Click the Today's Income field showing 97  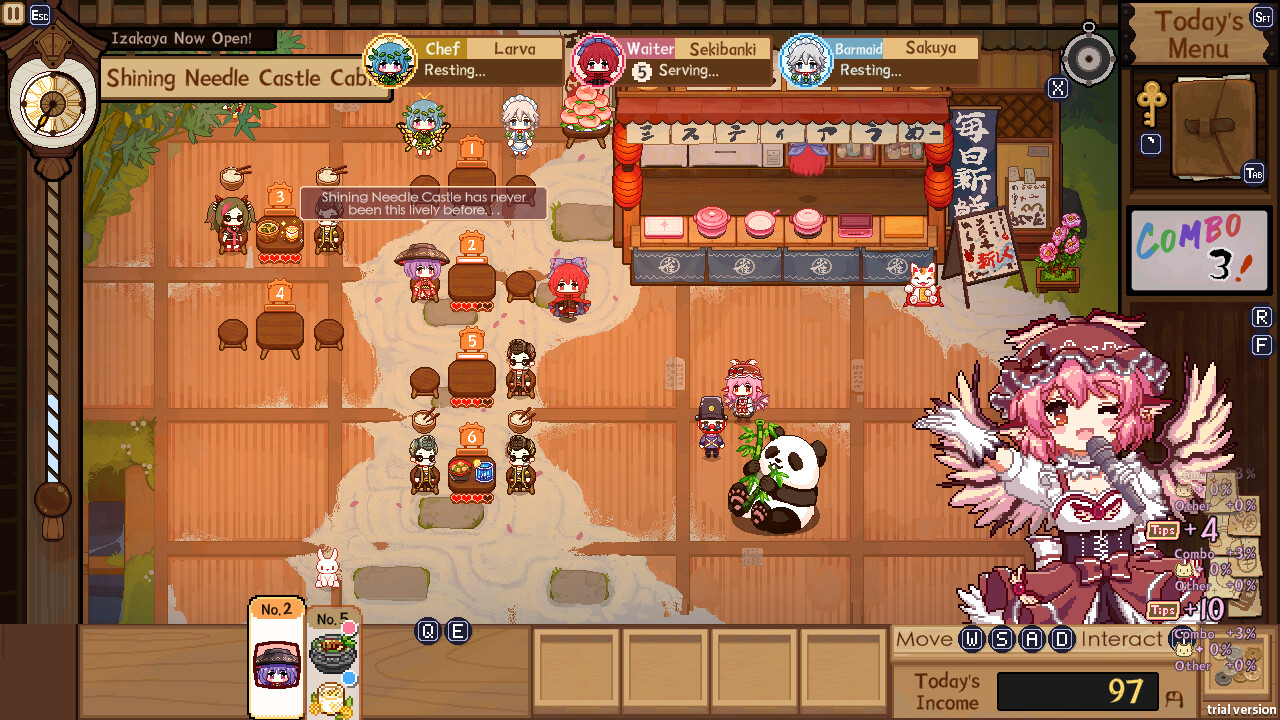click(x=1078, y=690)
